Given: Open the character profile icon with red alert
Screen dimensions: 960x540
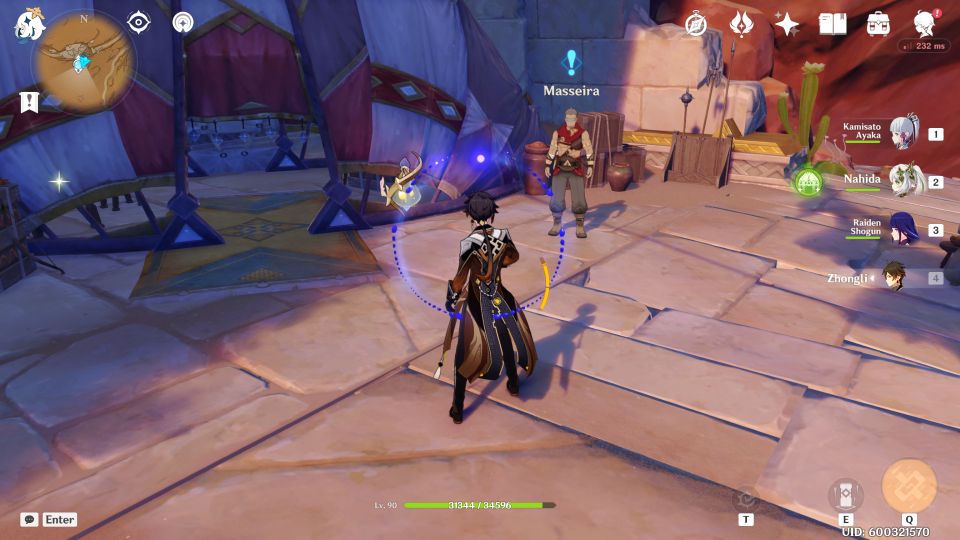Looking at the screenshot, I should (x=926, y=24).
